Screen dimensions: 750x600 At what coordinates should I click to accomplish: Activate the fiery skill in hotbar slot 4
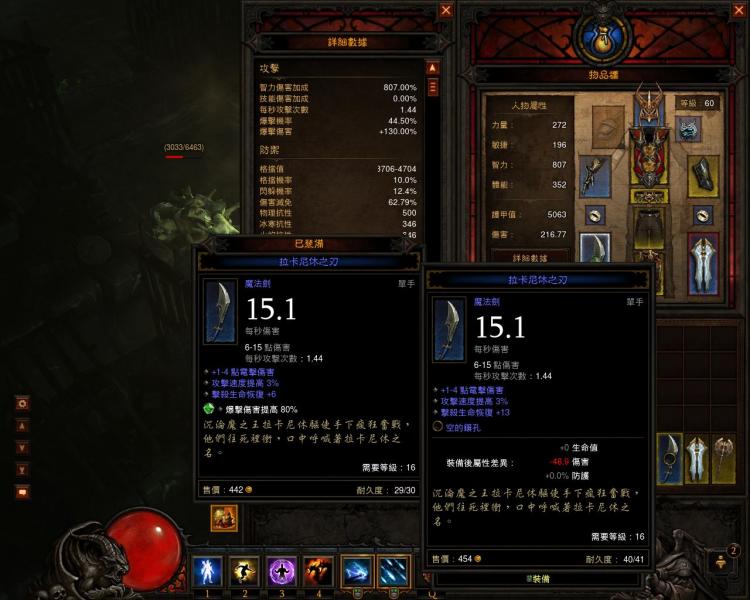pos(318,572)
